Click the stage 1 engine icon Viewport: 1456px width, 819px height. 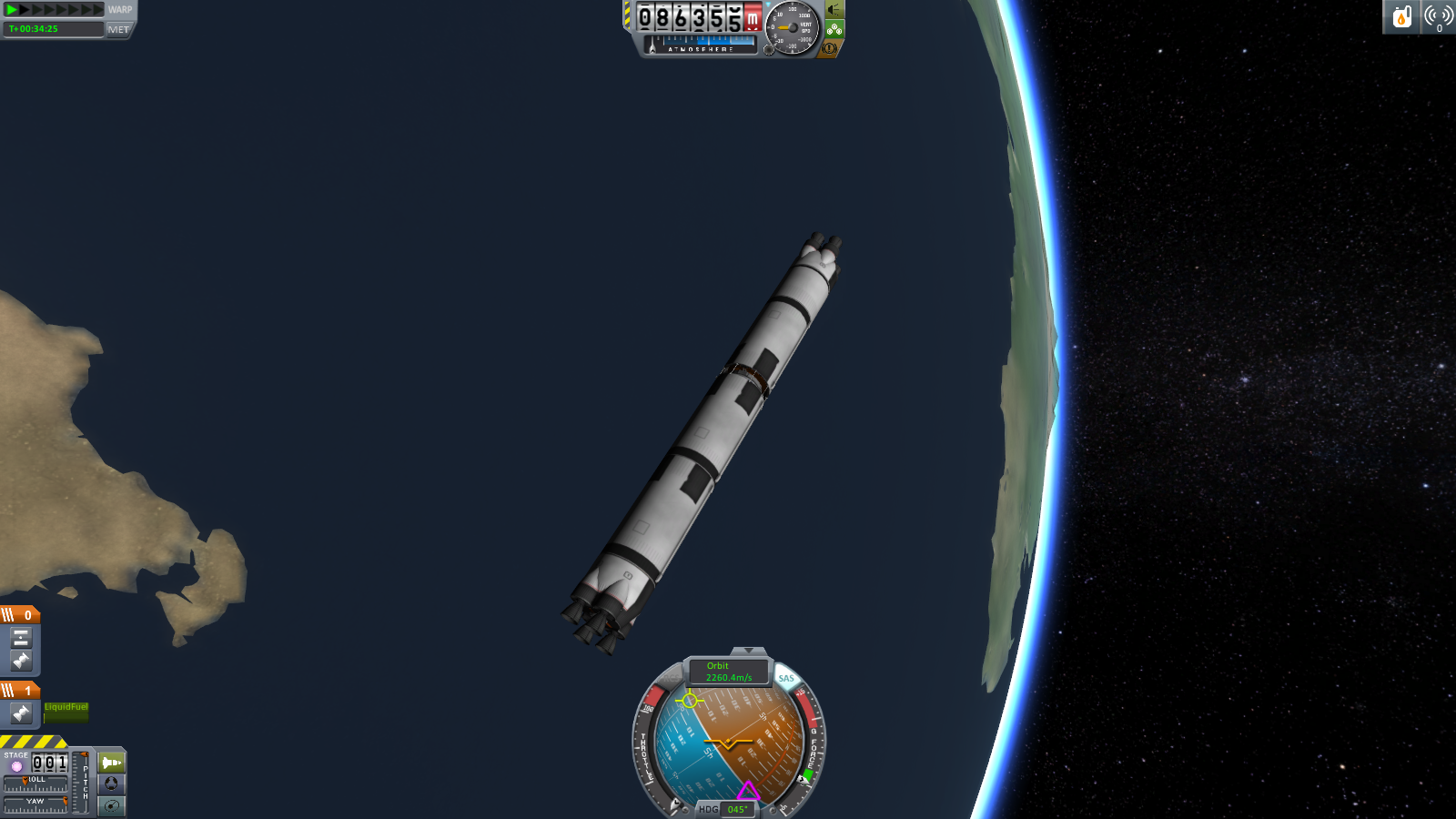[21, 713]
